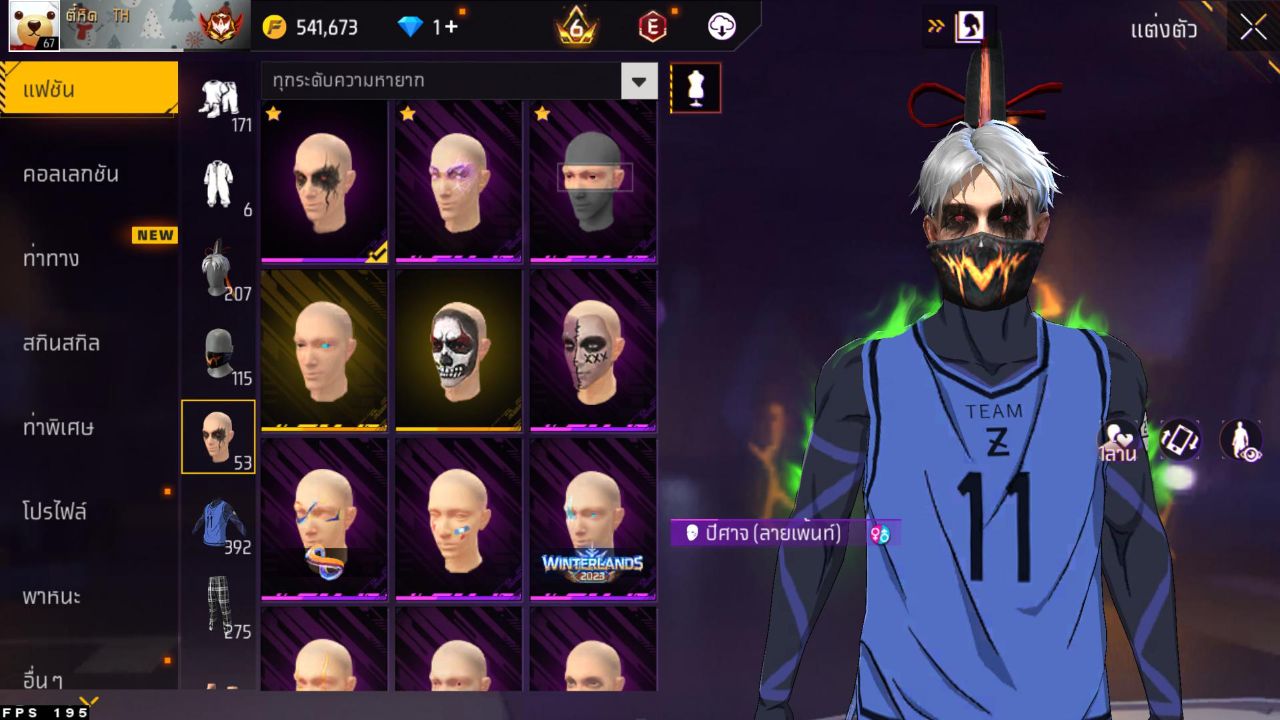
Task: Toggle the gender icon beside ปีศาจ label
Action: coord(877,532)
